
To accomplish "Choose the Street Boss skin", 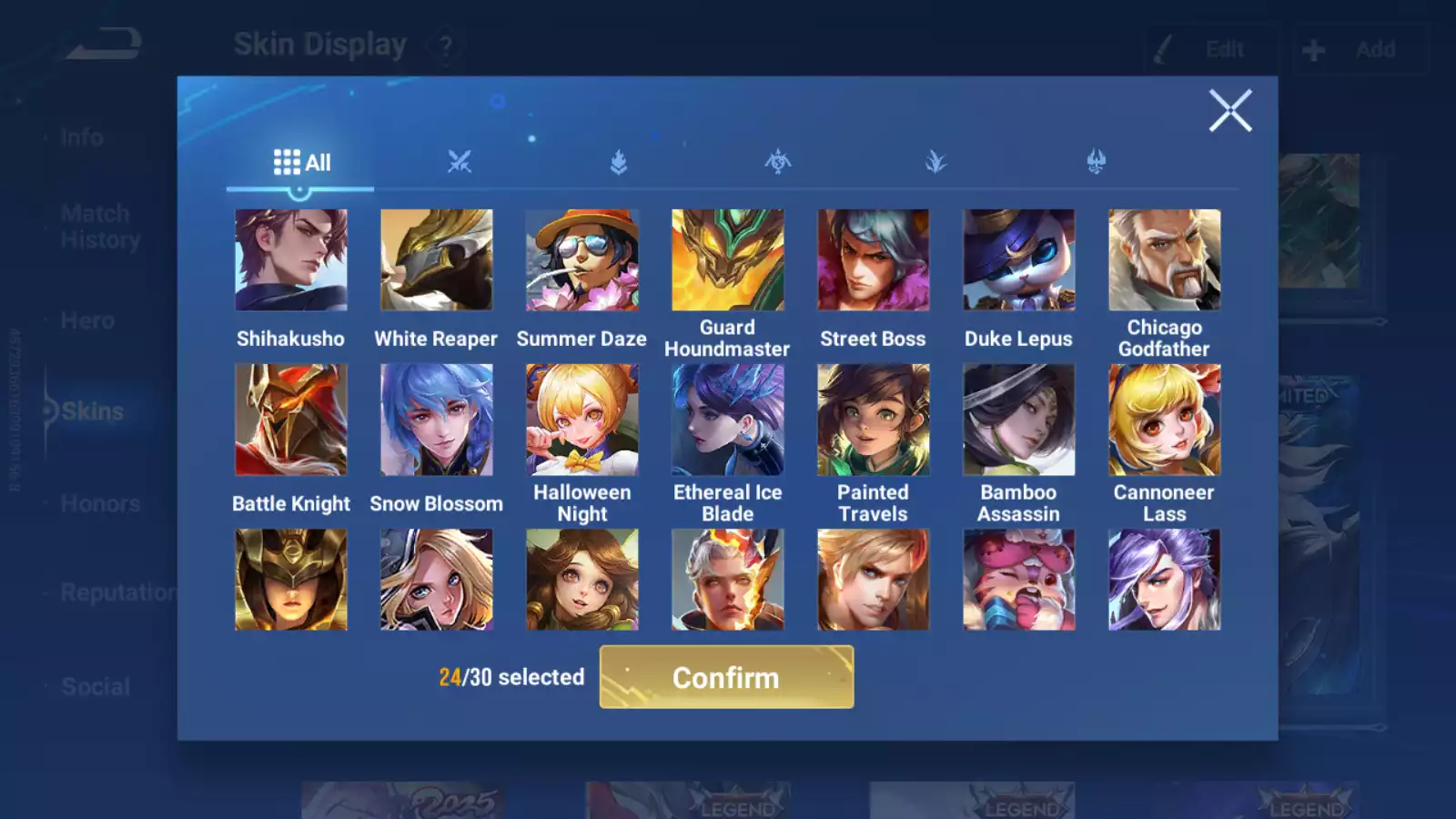I will click(873, 260).
